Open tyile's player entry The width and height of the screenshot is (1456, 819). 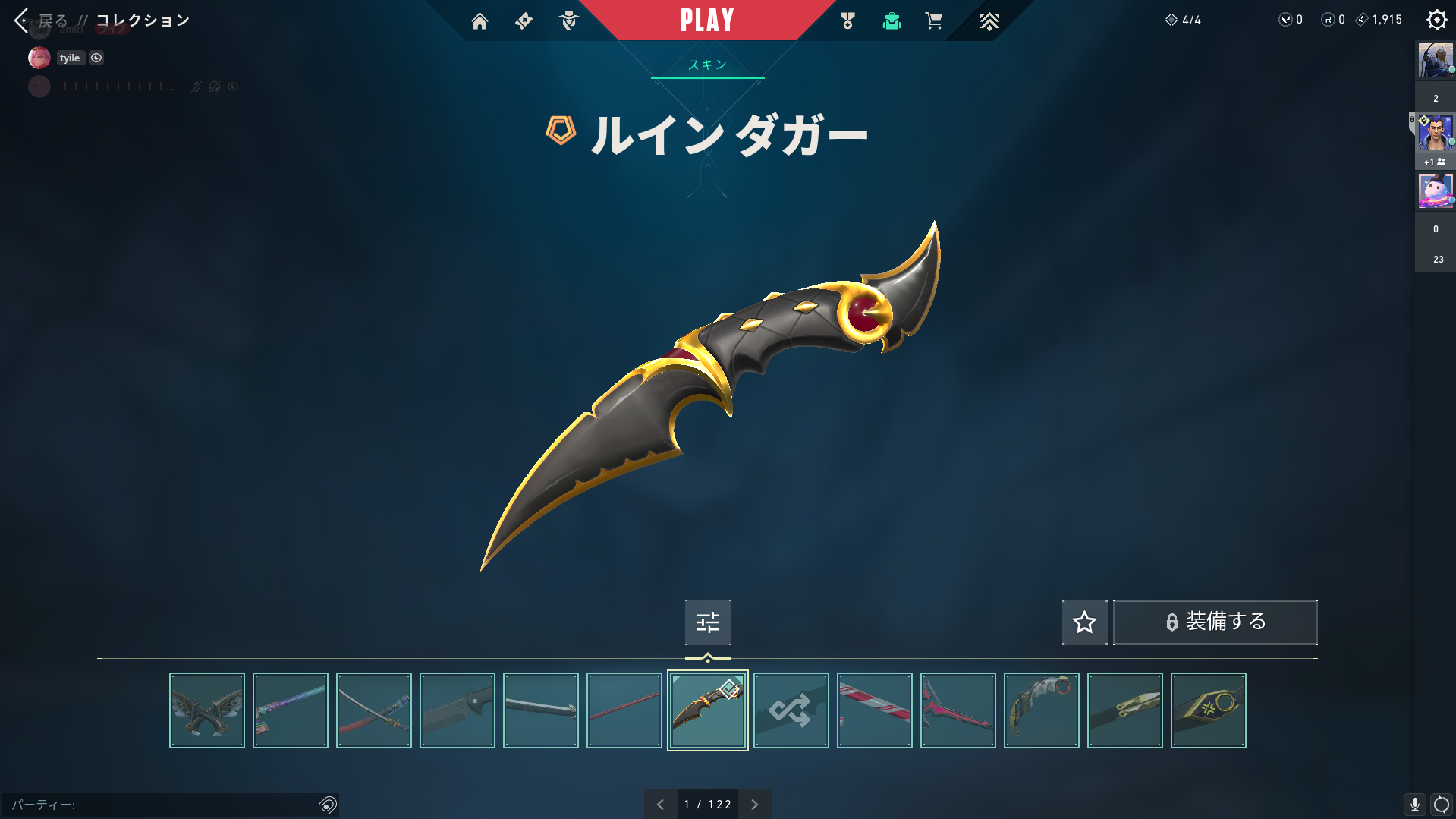click(69, 58)
